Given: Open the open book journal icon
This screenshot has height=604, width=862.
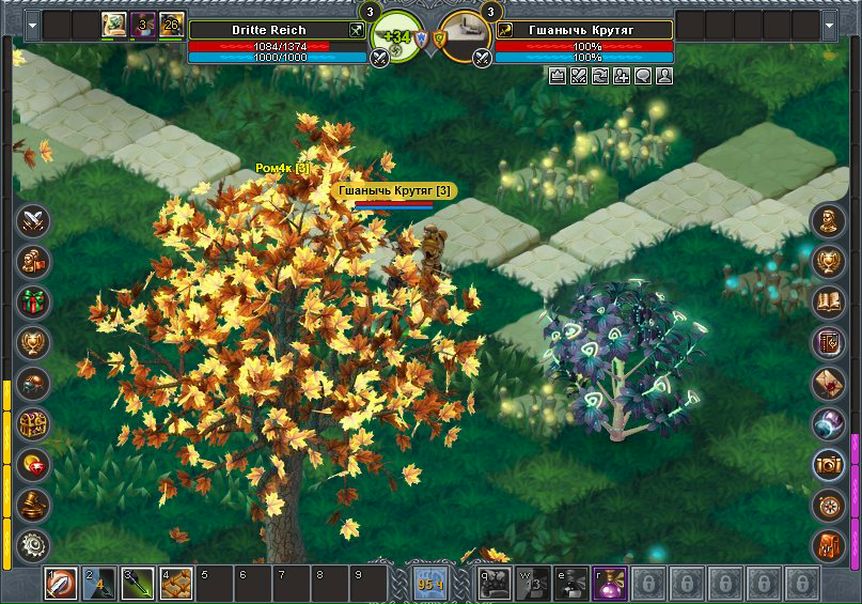Looking at the screenshot, I should [828, 301].
